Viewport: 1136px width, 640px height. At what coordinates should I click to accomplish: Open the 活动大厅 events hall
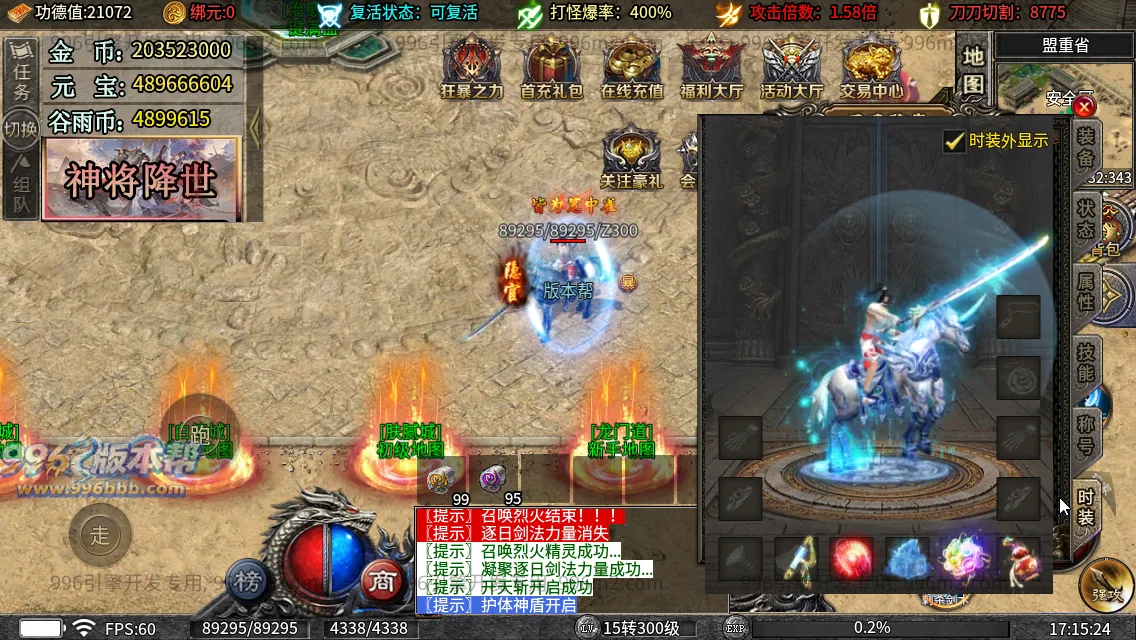(x=791, y=68)
